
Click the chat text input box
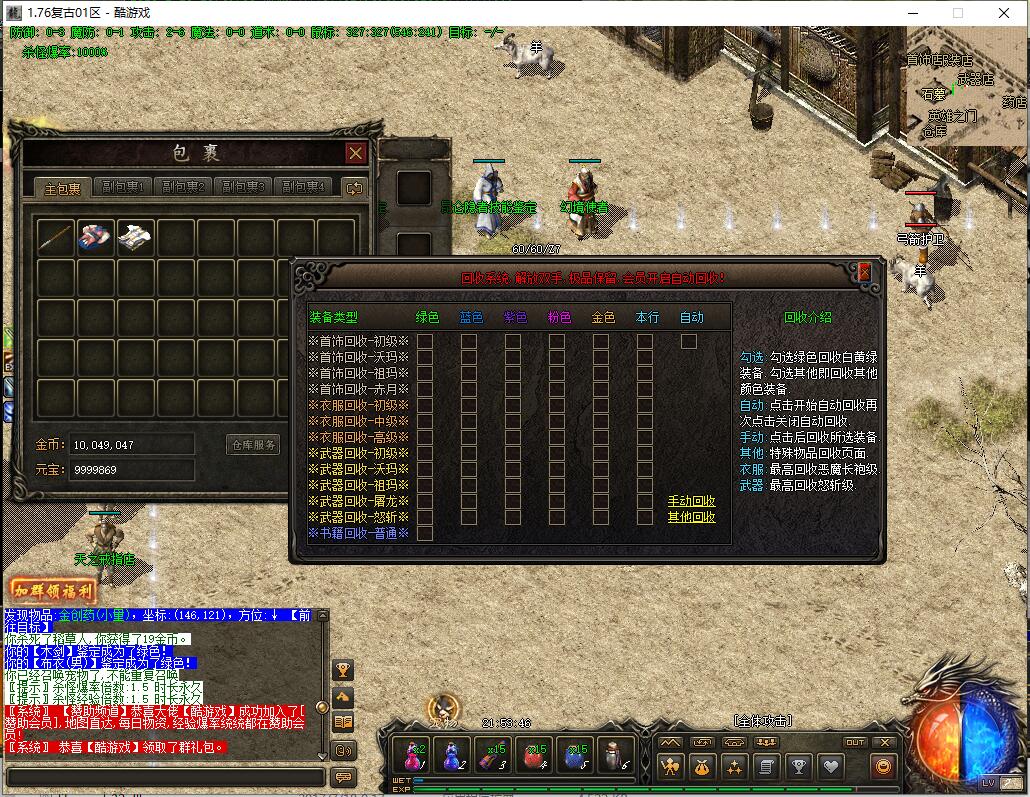pyautogui.click(x=165, y=777)
